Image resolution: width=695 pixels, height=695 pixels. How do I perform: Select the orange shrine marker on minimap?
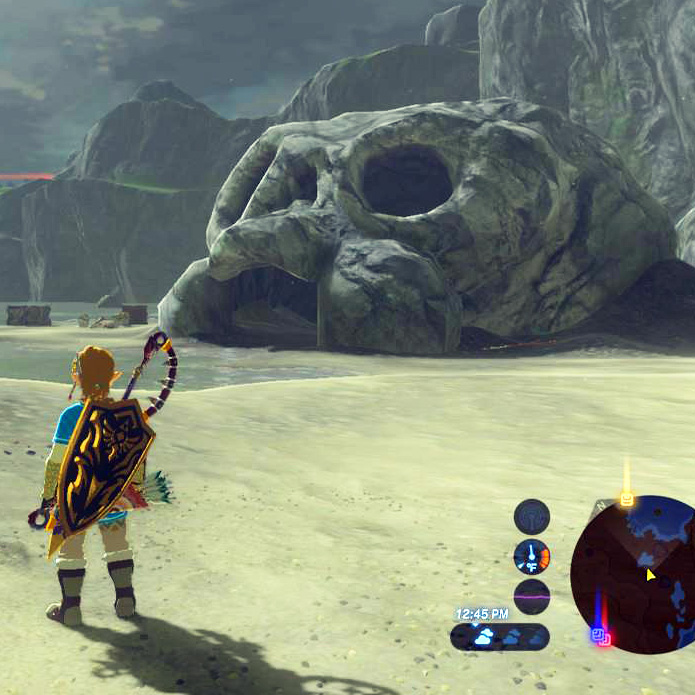(626, 497)
